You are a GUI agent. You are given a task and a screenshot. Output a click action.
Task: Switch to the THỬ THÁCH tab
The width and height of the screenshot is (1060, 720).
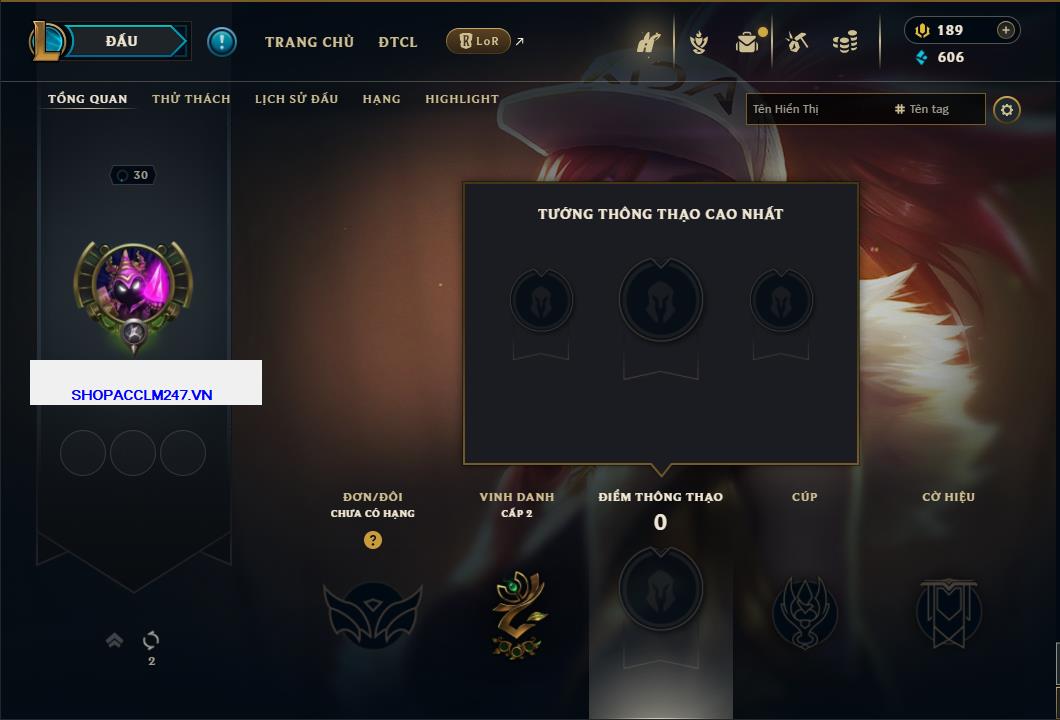point(191,99)
